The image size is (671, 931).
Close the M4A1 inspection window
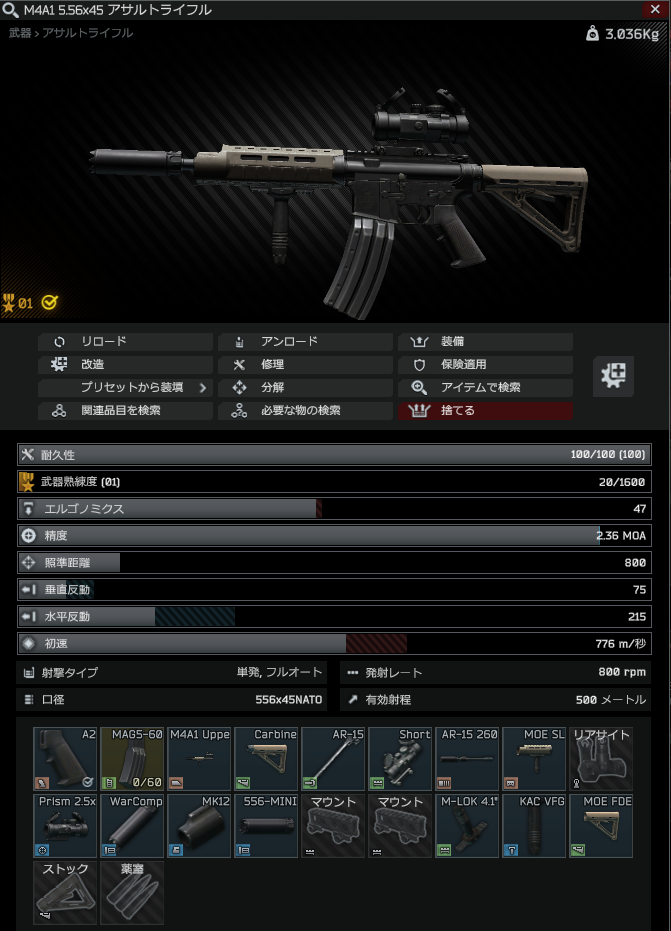[x=654, y=9]
